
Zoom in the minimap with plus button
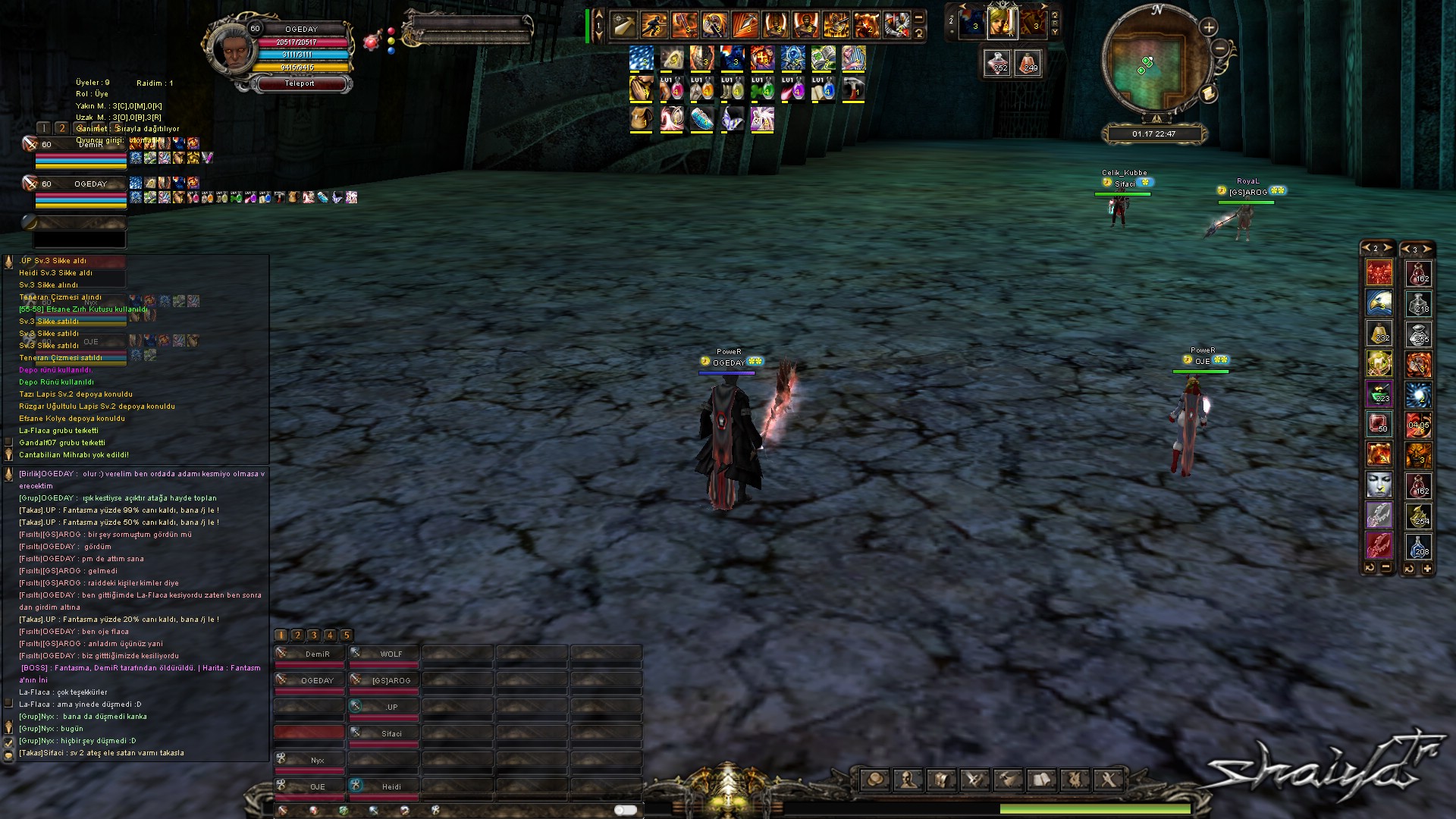click(1208, 28)
